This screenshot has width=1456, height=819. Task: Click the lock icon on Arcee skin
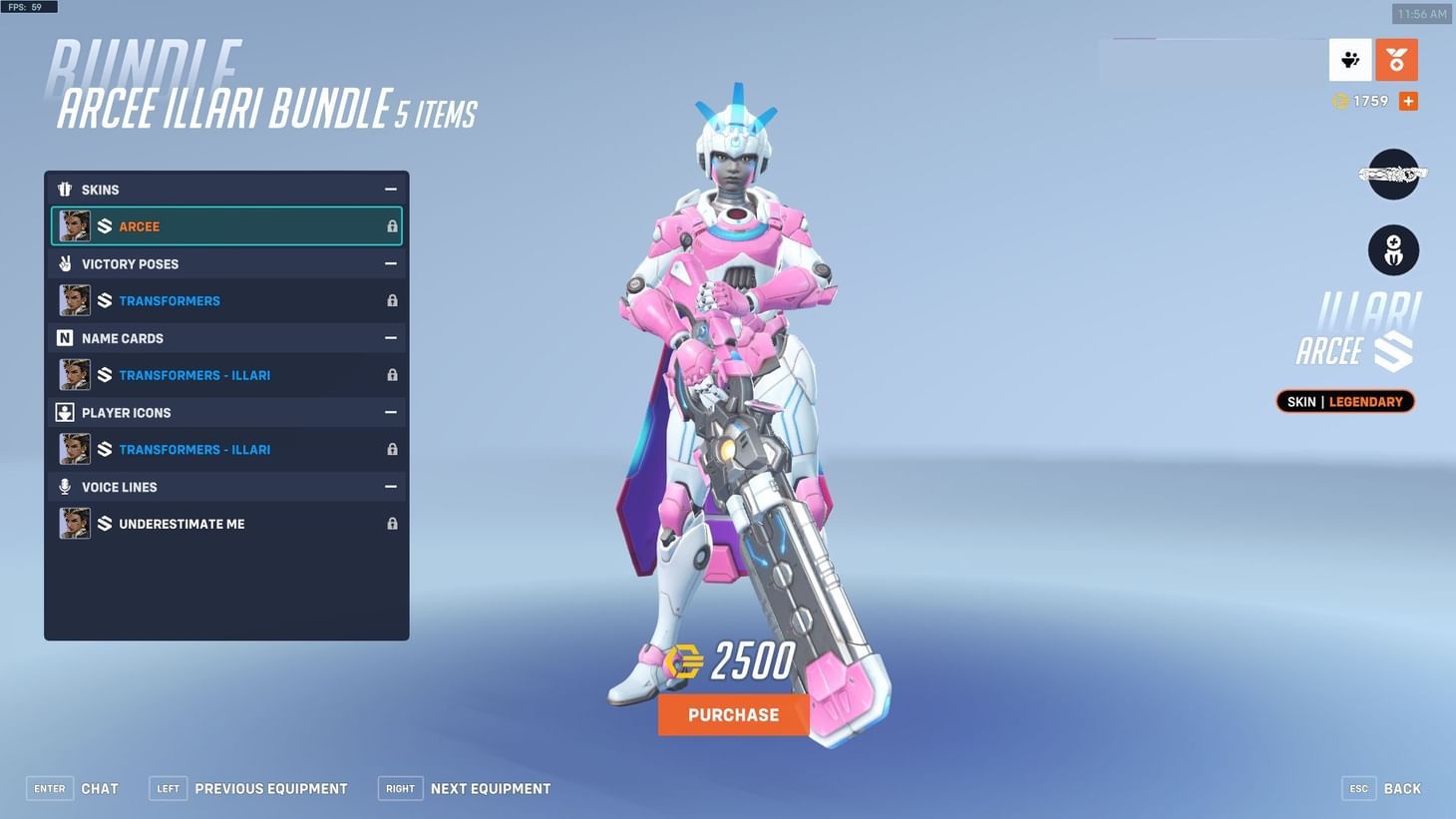(391, 225)
